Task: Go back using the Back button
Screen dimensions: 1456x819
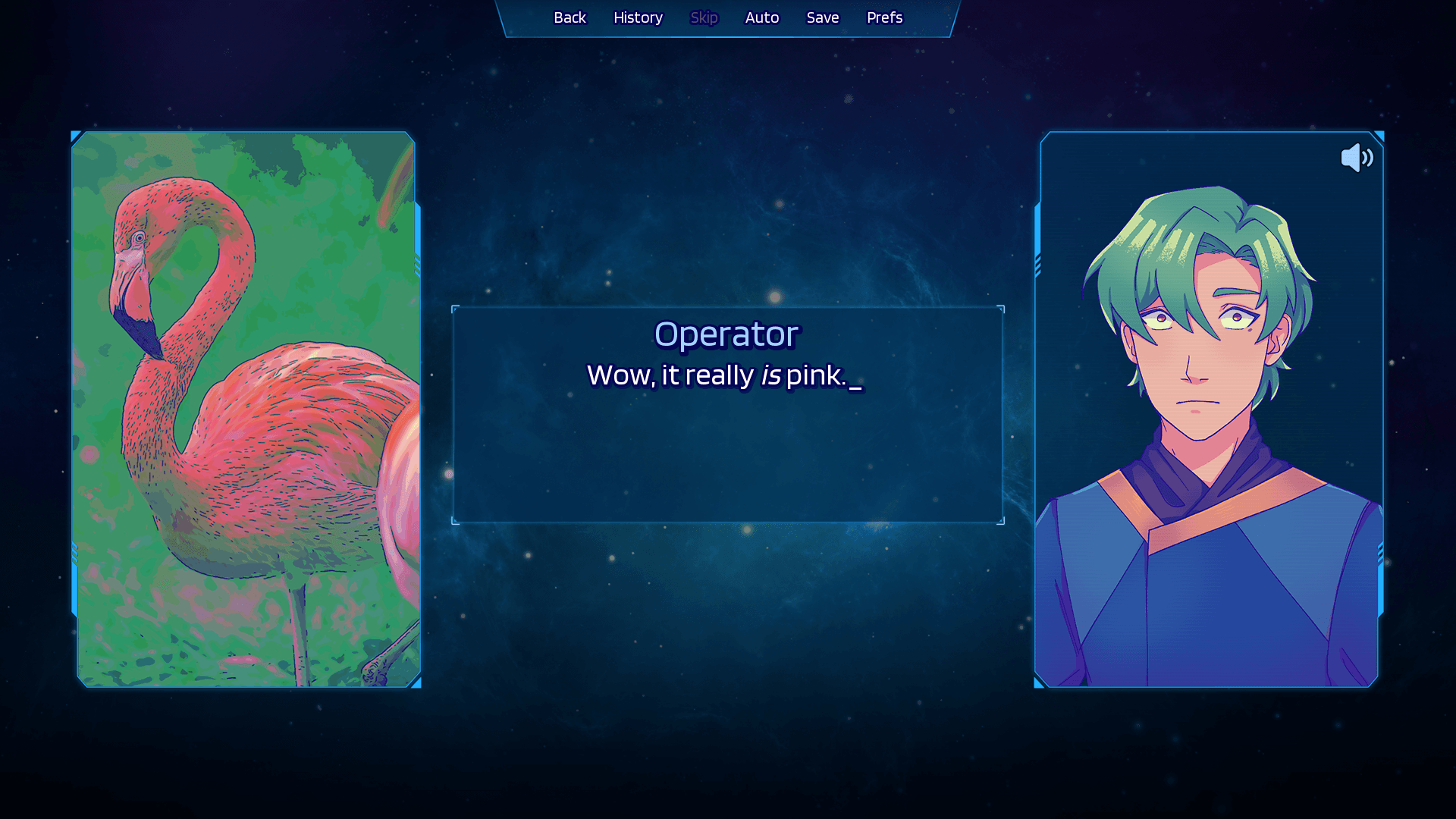Action: point(570,17)
